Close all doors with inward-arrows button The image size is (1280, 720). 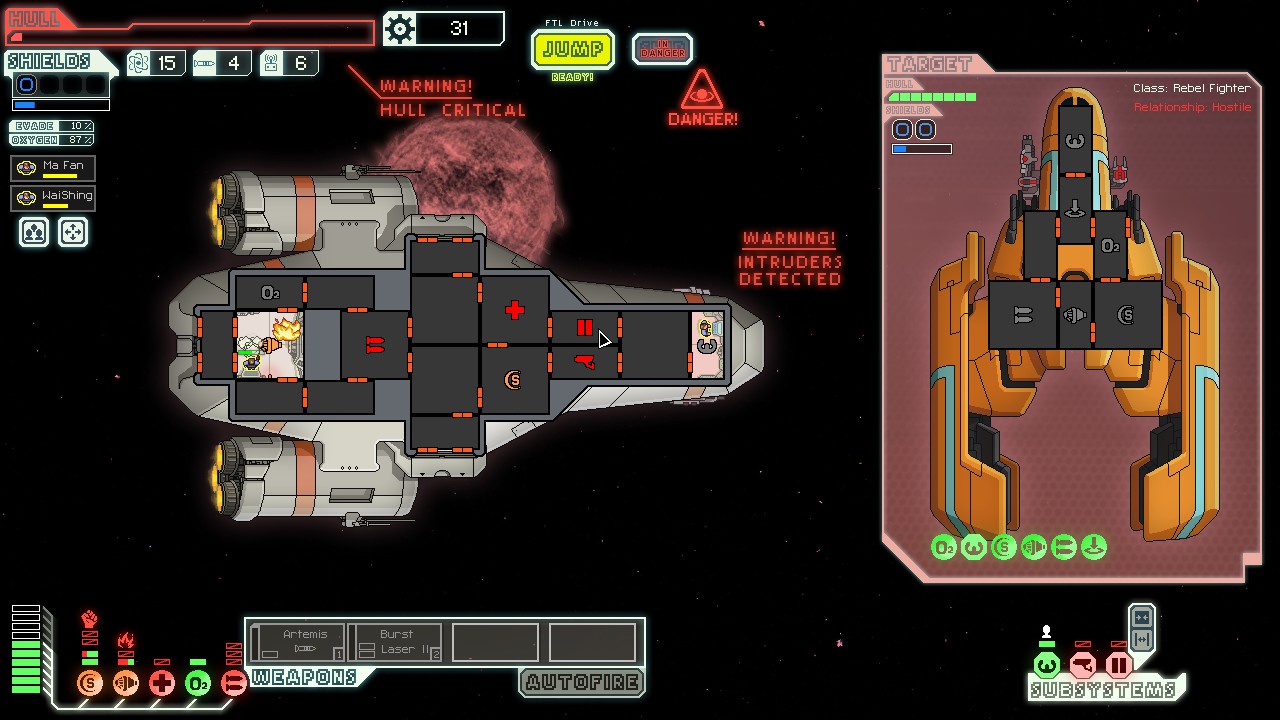(1142, 618)
